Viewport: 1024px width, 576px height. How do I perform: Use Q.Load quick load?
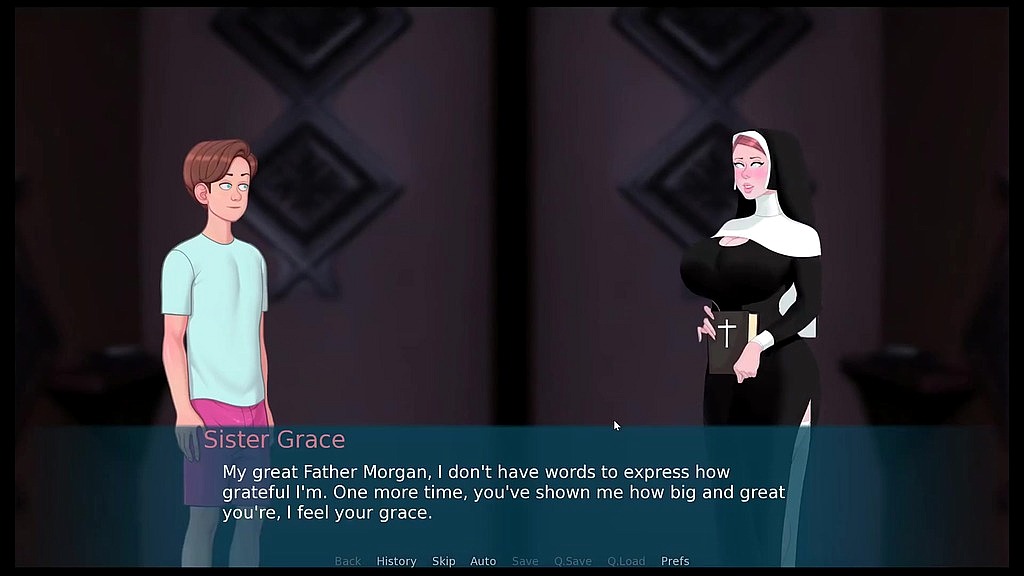[626, 561]
